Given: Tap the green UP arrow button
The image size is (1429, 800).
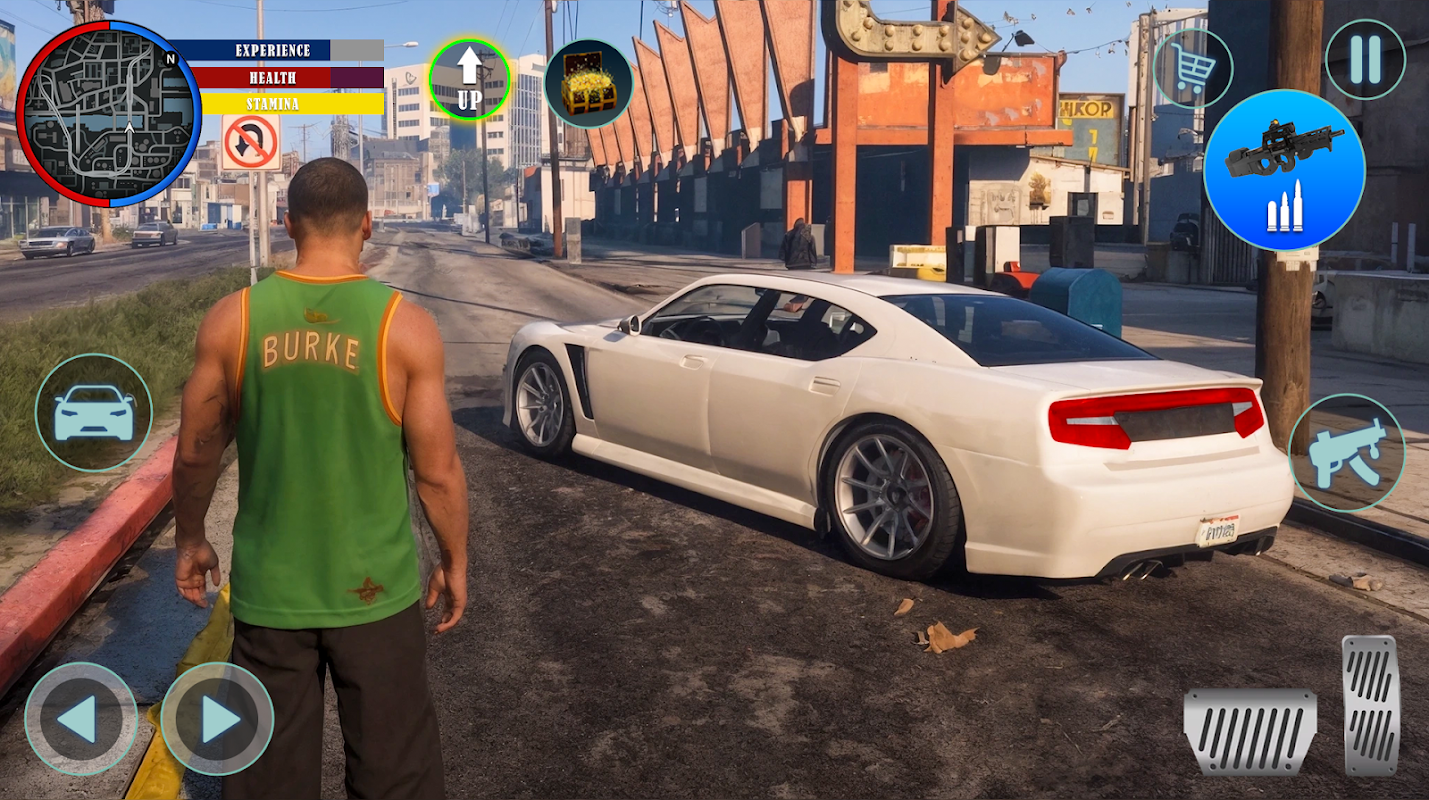Looking at the screenshot, I should pyautogui.click(x=469, y=80).
